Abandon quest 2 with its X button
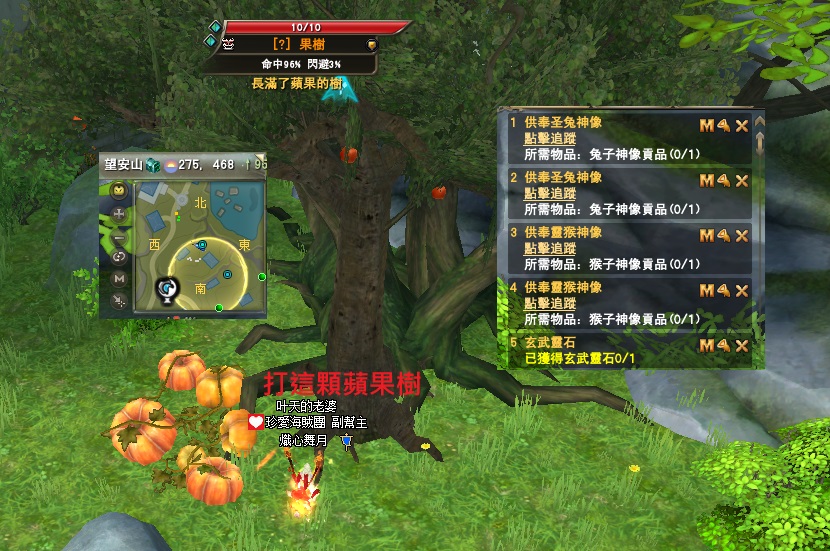 pos(742,180)
